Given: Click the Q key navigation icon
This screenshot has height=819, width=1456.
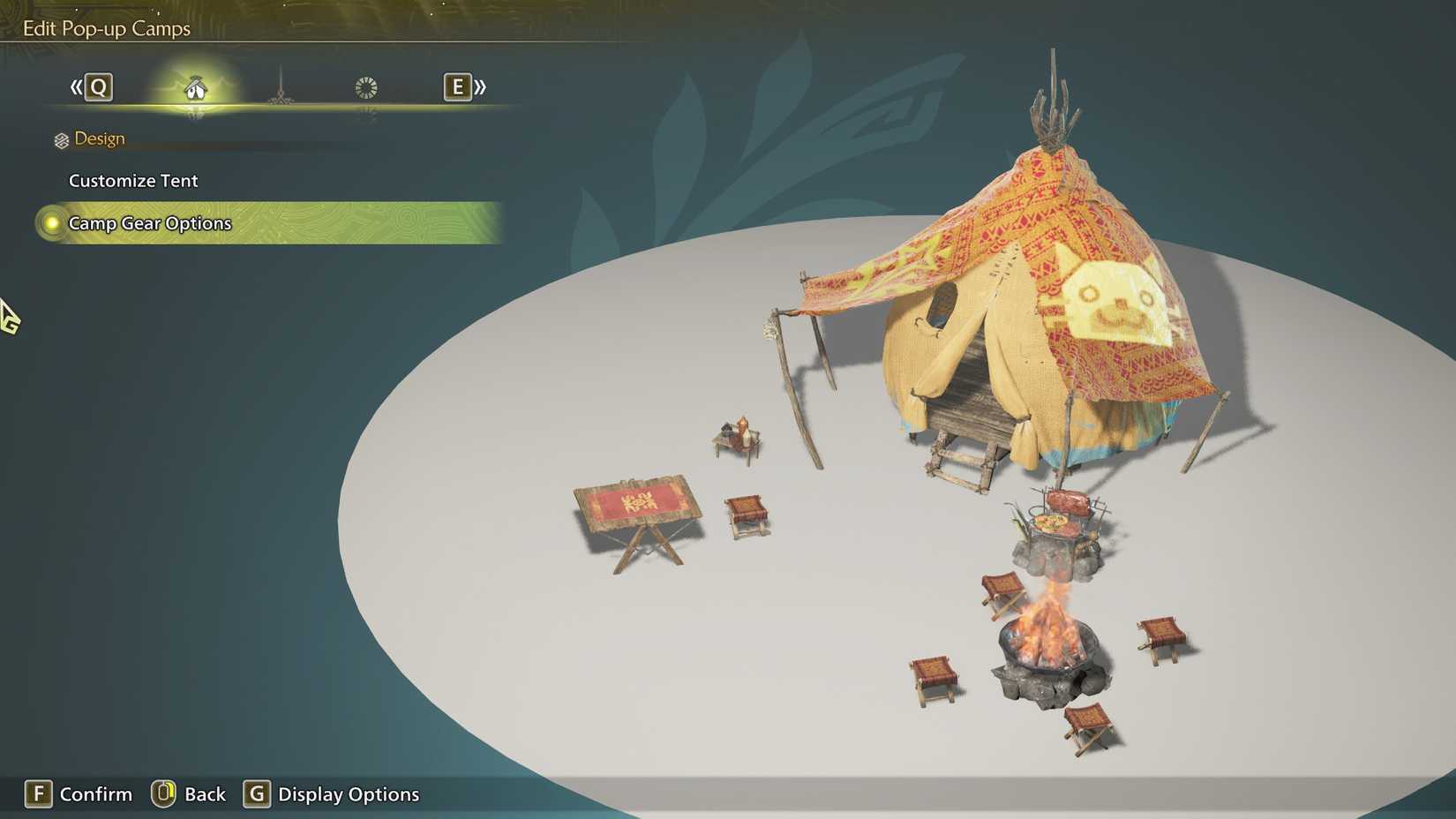Looking at the screenshot, I should click(100, 87).
